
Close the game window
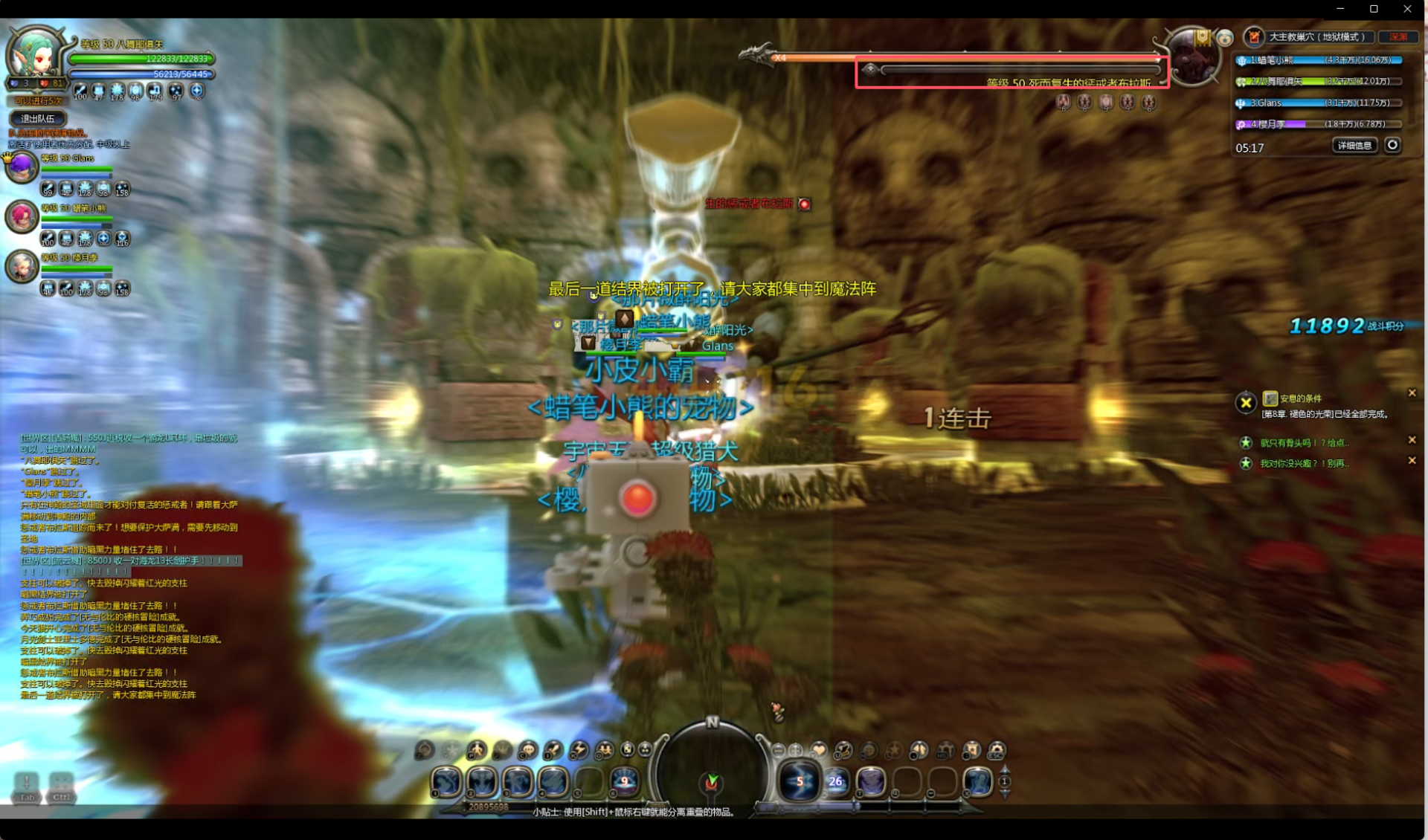1407,9
